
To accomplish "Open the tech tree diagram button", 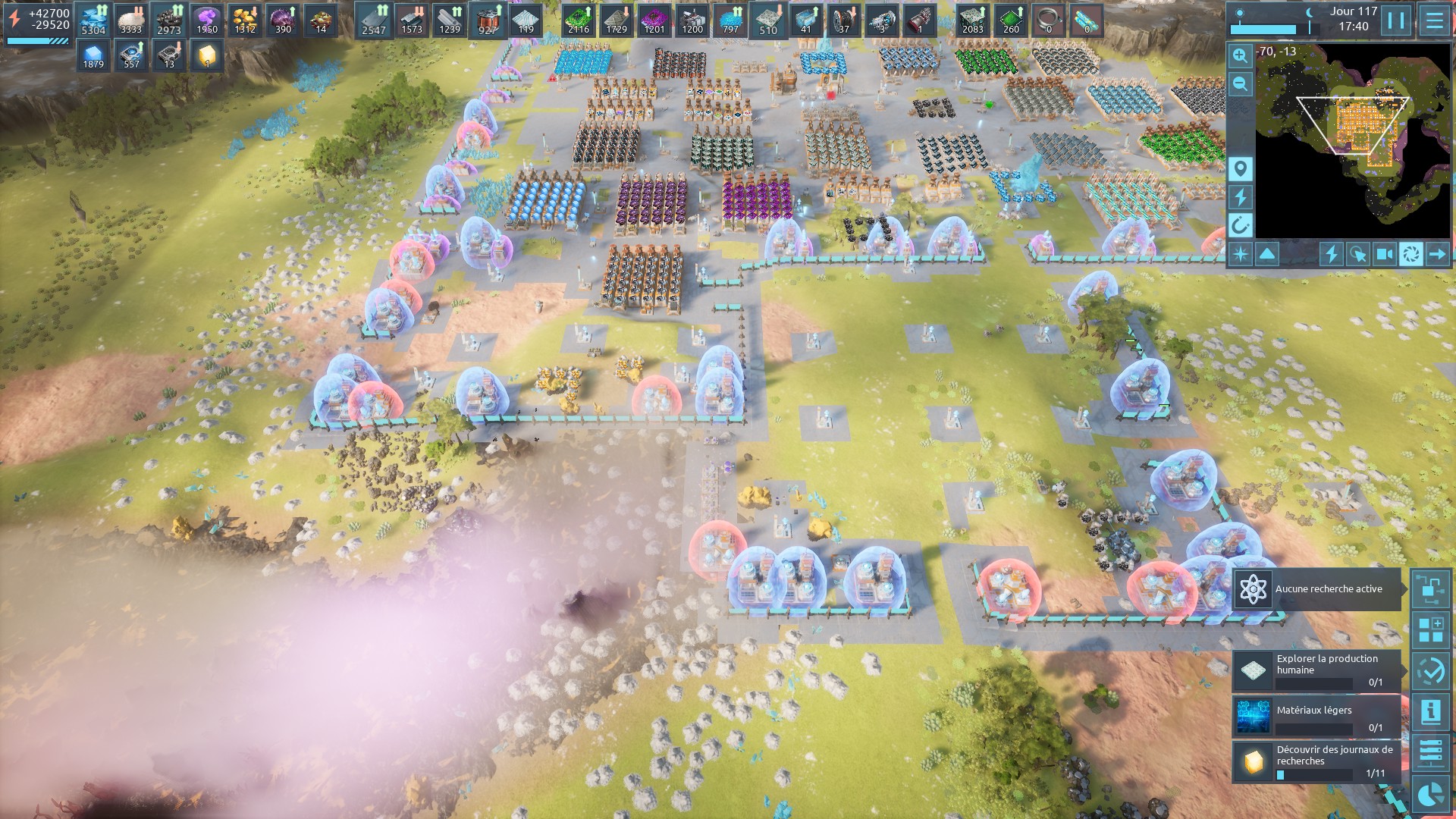I will pos(1431,589).
